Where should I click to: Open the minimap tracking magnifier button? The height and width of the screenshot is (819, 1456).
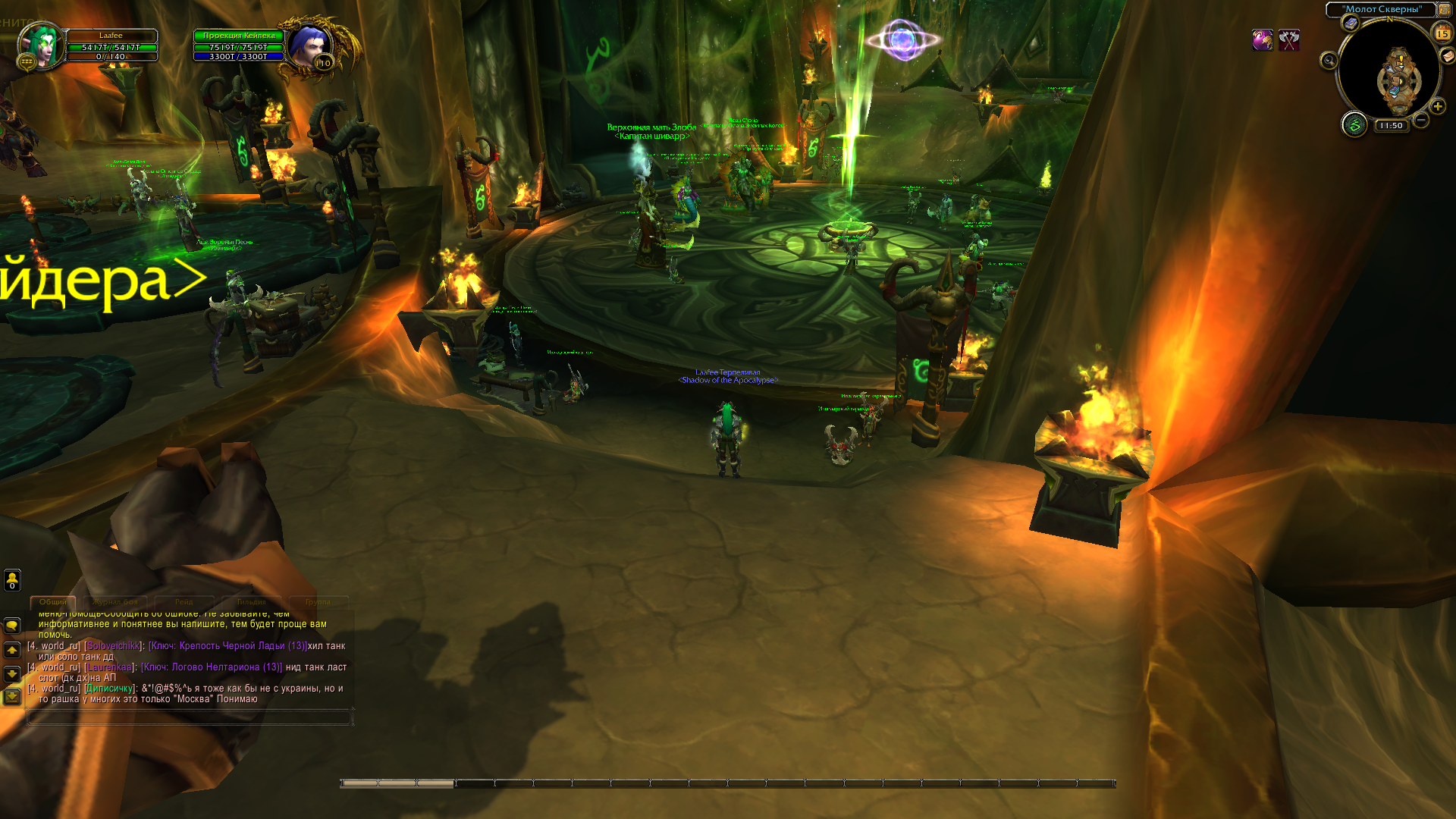click(x=1329, y=61)
